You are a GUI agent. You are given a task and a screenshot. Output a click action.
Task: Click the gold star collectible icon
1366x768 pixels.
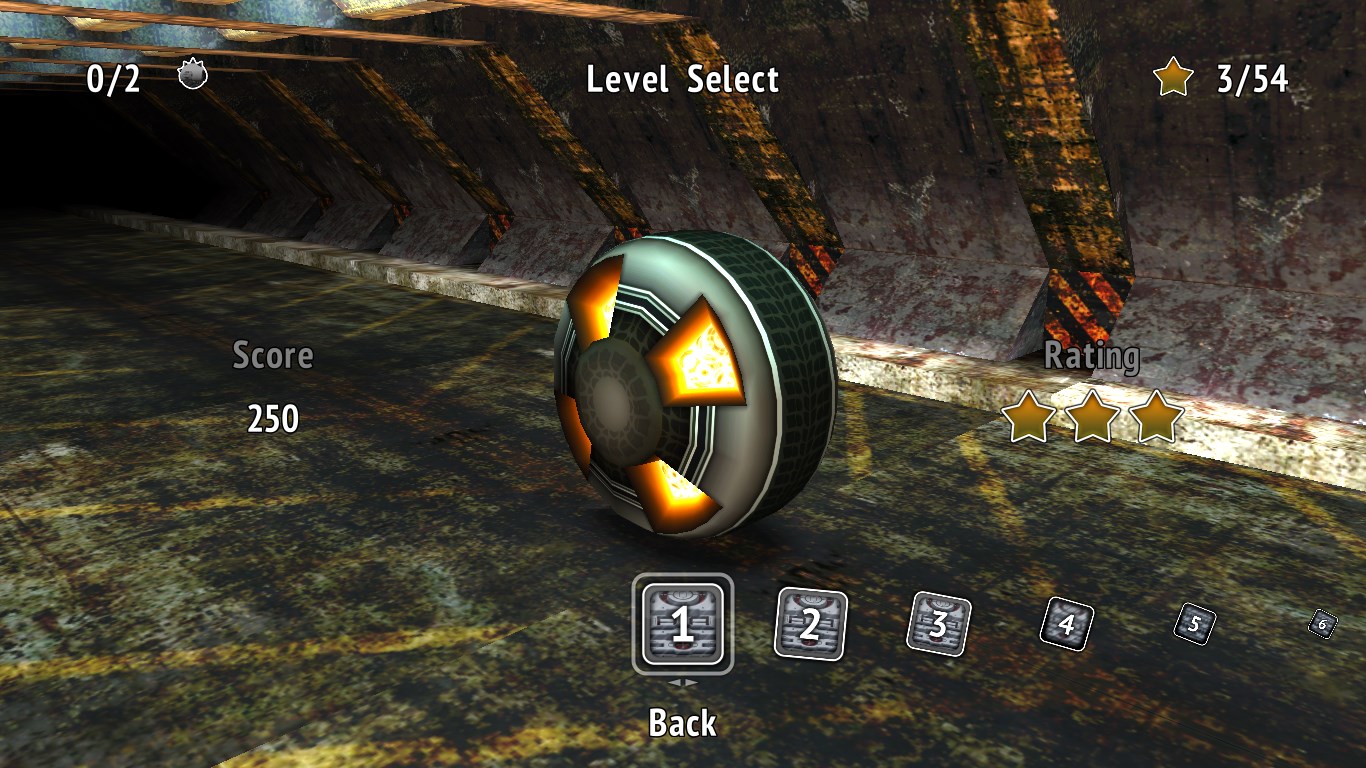1175,74
